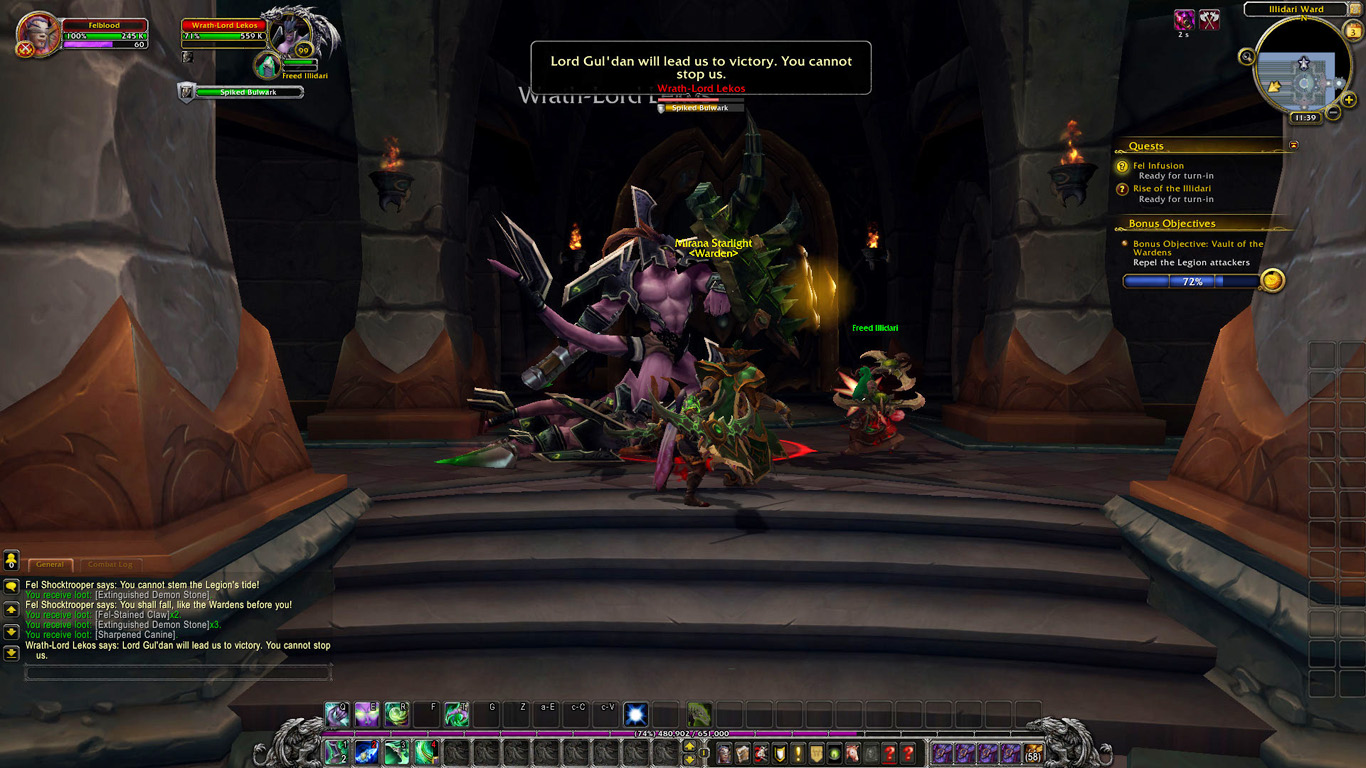Select the Felblood player portrait

click(x=39, y=34)
